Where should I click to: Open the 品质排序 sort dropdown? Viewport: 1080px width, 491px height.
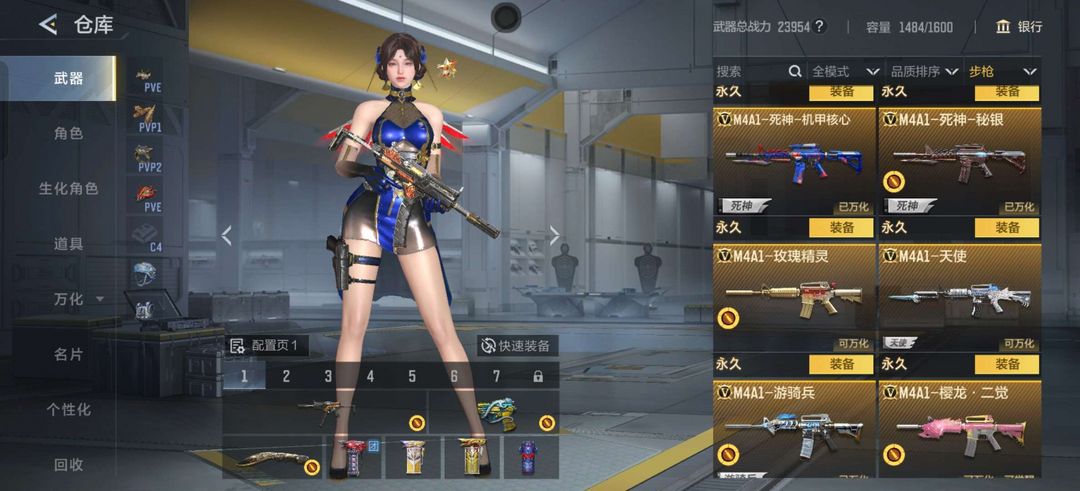pos(923,71)
